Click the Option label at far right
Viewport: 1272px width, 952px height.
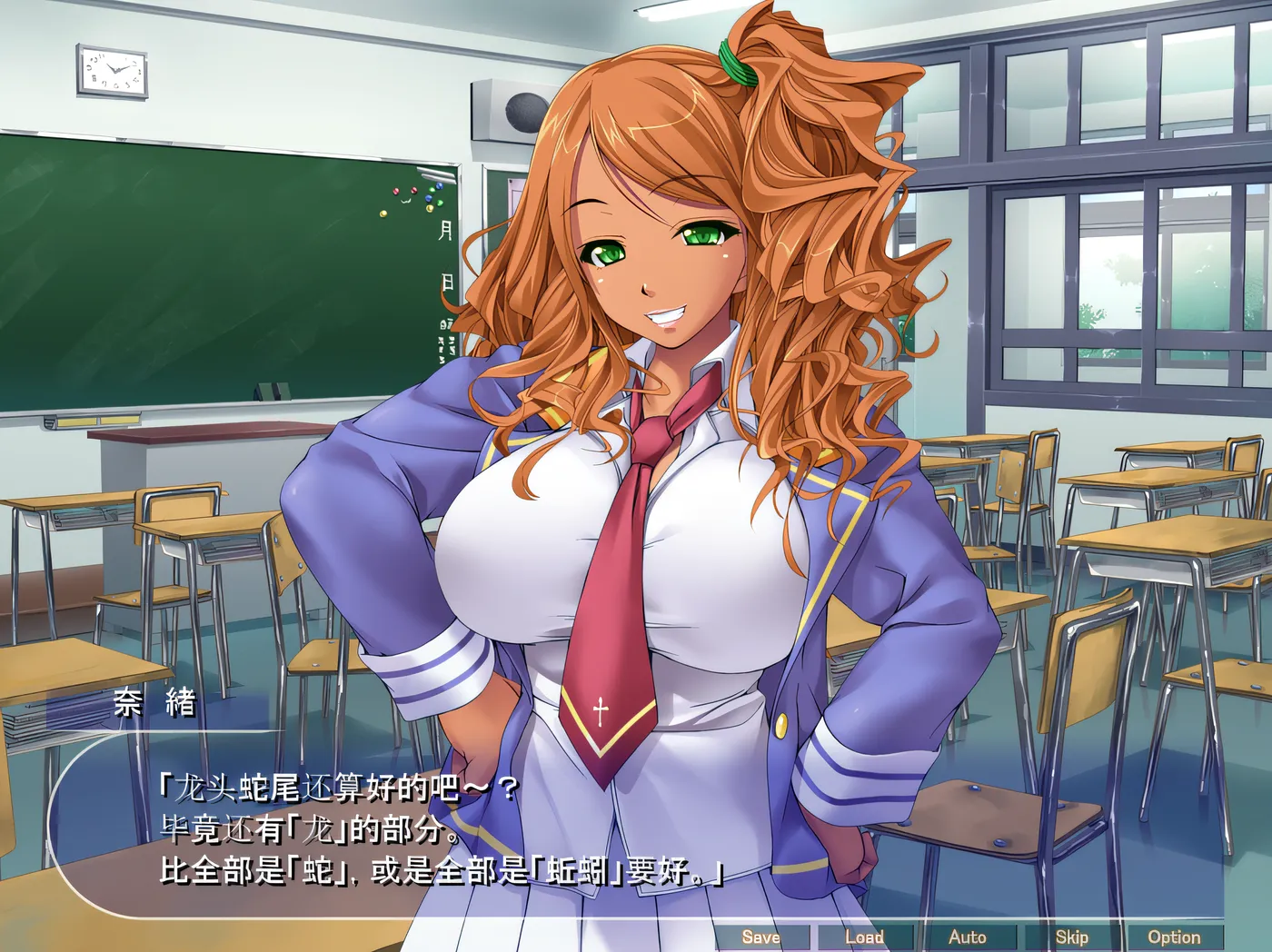point(1174,936)
